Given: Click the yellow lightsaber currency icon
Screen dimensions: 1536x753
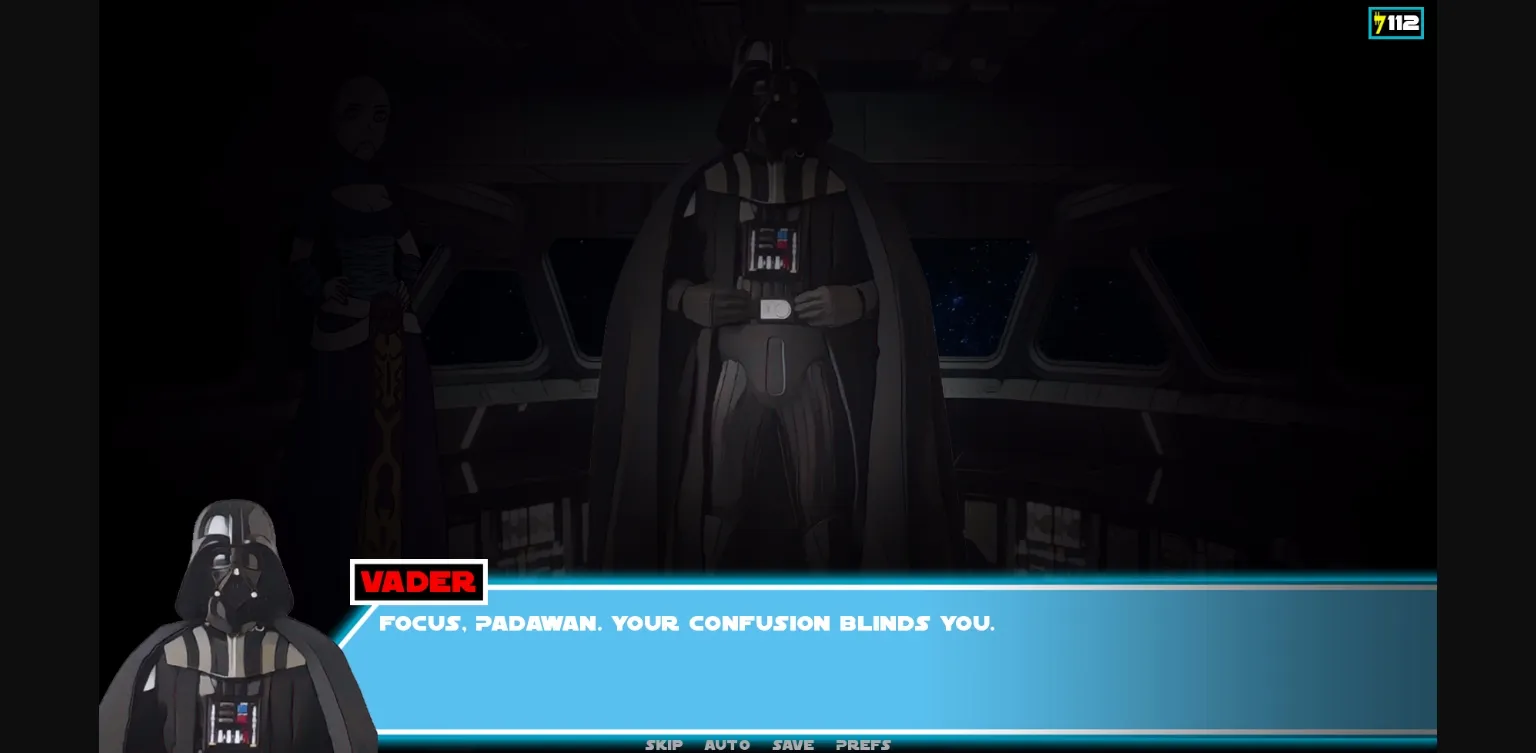Looking at the screenshot, I should [x=1378, y=22].
